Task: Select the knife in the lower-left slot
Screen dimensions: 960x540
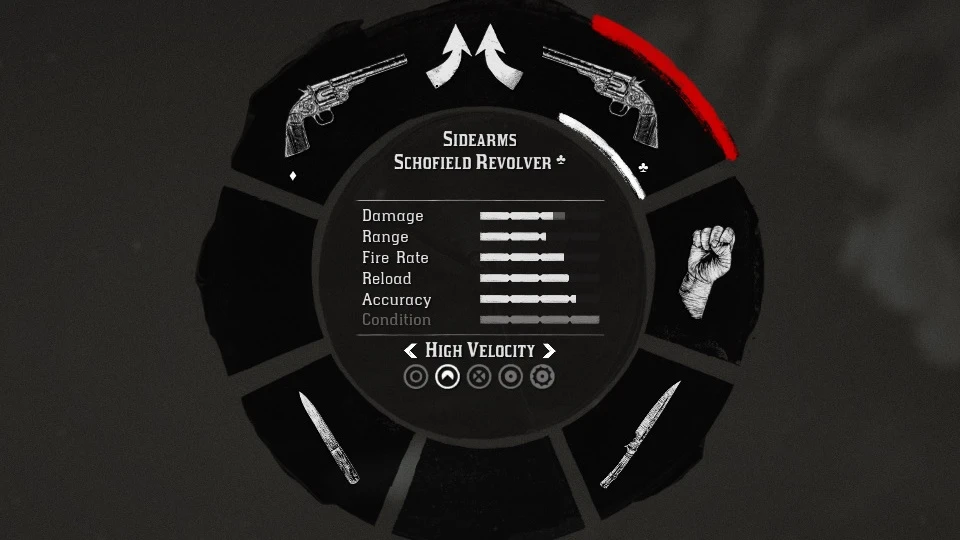Action: pyautogui.click(x=328, y=438)
